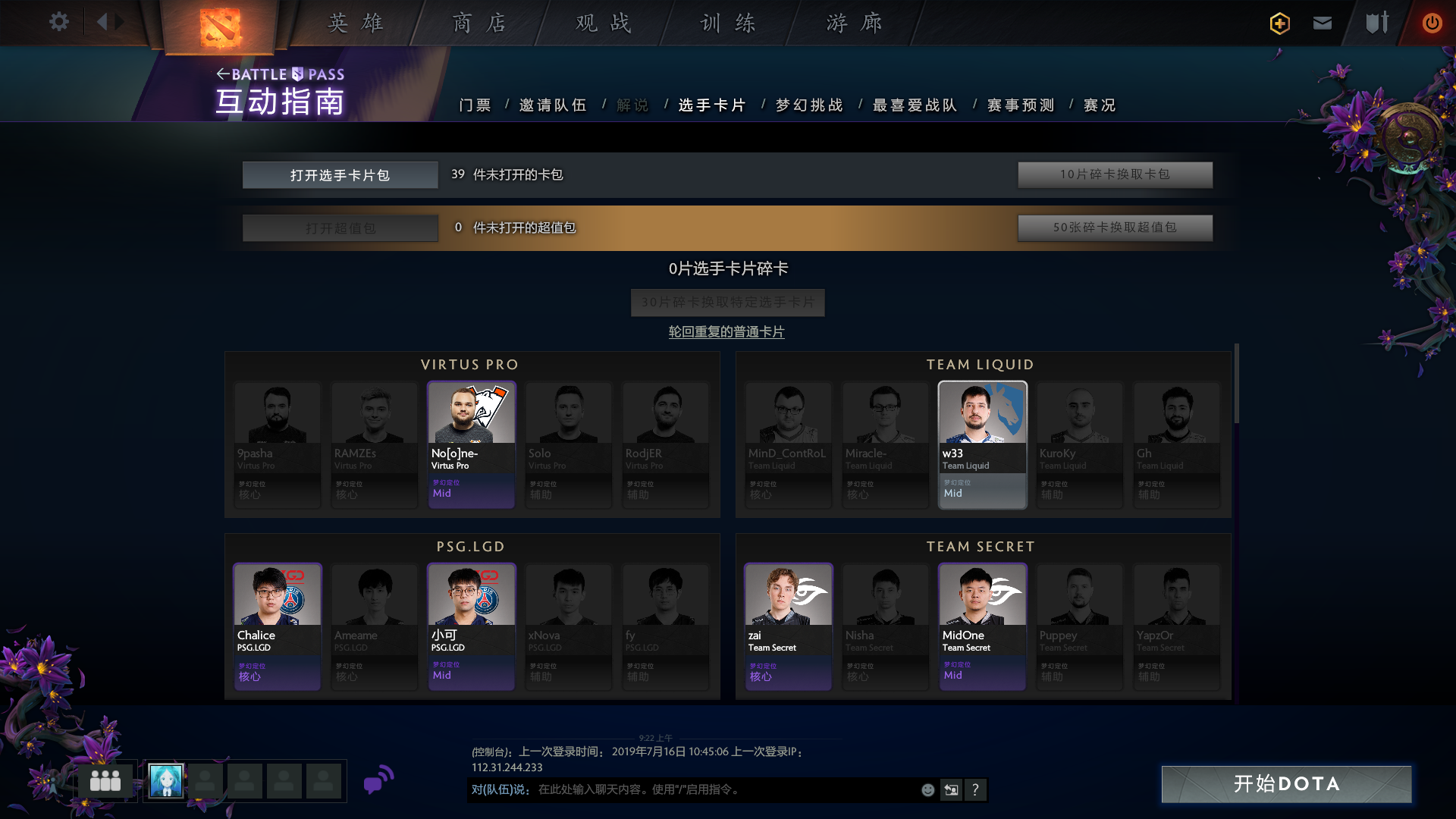The width and height of the screenshot is (1456, 819).
Task: Open the Dota Plus gold hexagon icon
Action: pyautogui.click(x=1279, y=24)
